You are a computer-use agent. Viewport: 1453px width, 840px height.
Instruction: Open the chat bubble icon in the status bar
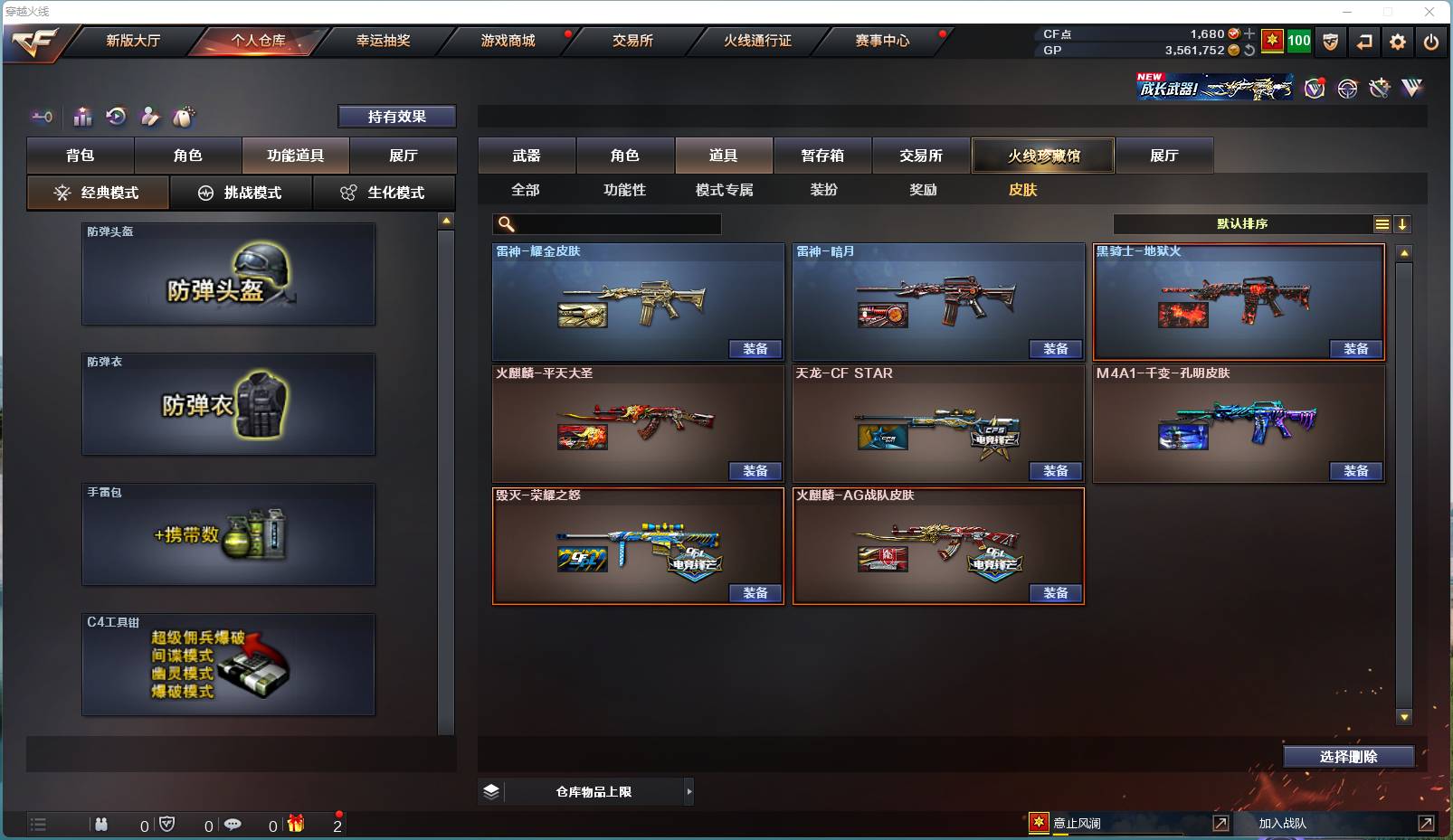click(x=234, y=824)
